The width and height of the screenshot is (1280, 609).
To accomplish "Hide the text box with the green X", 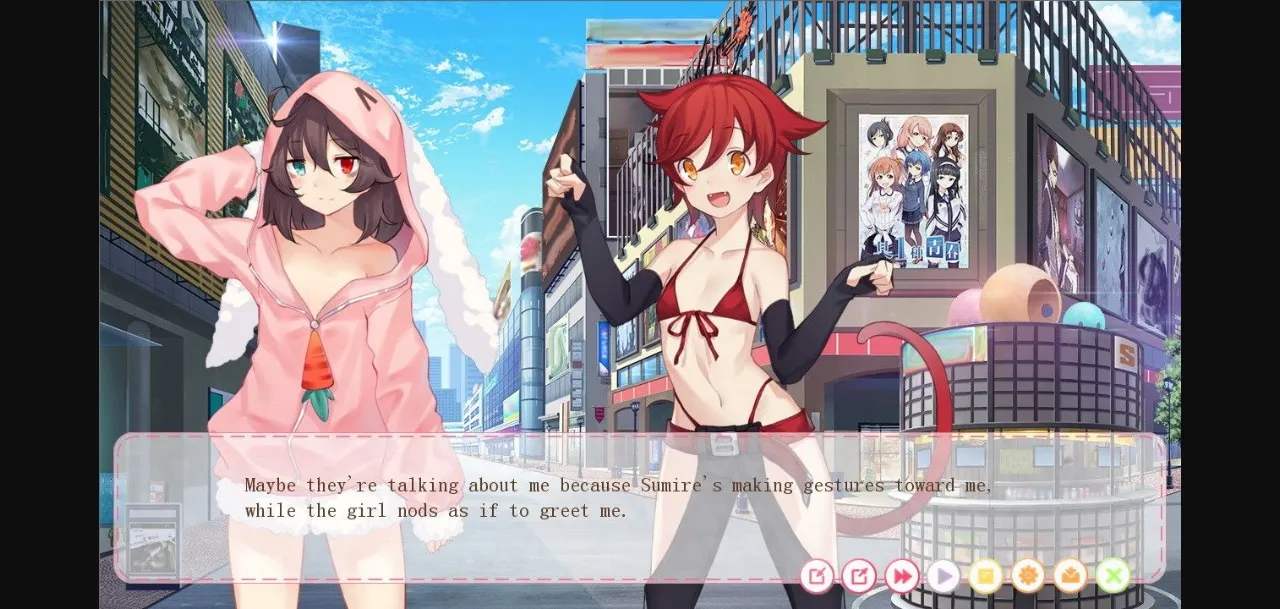I will click(1112, 575).
